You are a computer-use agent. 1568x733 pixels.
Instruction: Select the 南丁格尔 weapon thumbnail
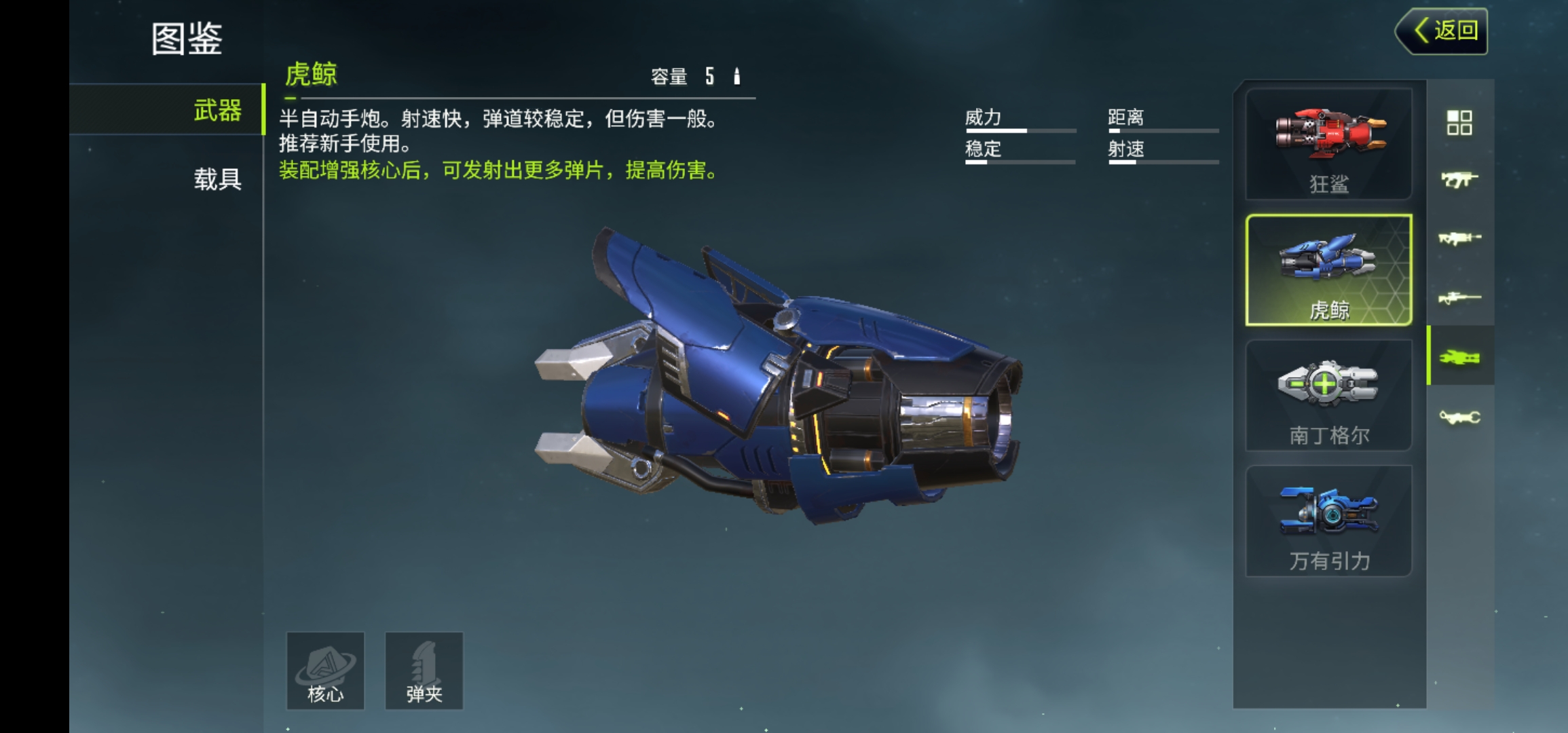click(1328, 394)
